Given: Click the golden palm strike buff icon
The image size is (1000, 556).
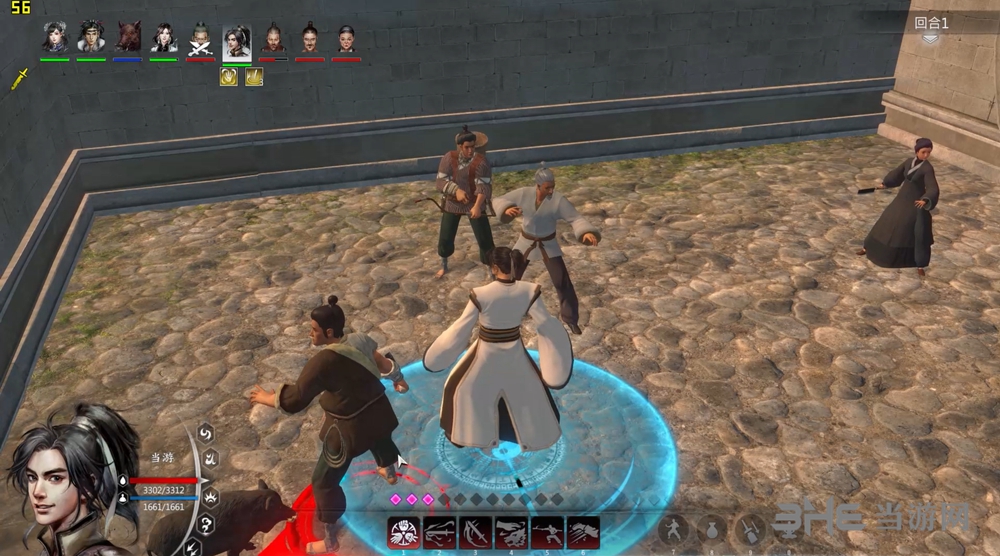Looking at the screenshot, I should coord(229,76).
